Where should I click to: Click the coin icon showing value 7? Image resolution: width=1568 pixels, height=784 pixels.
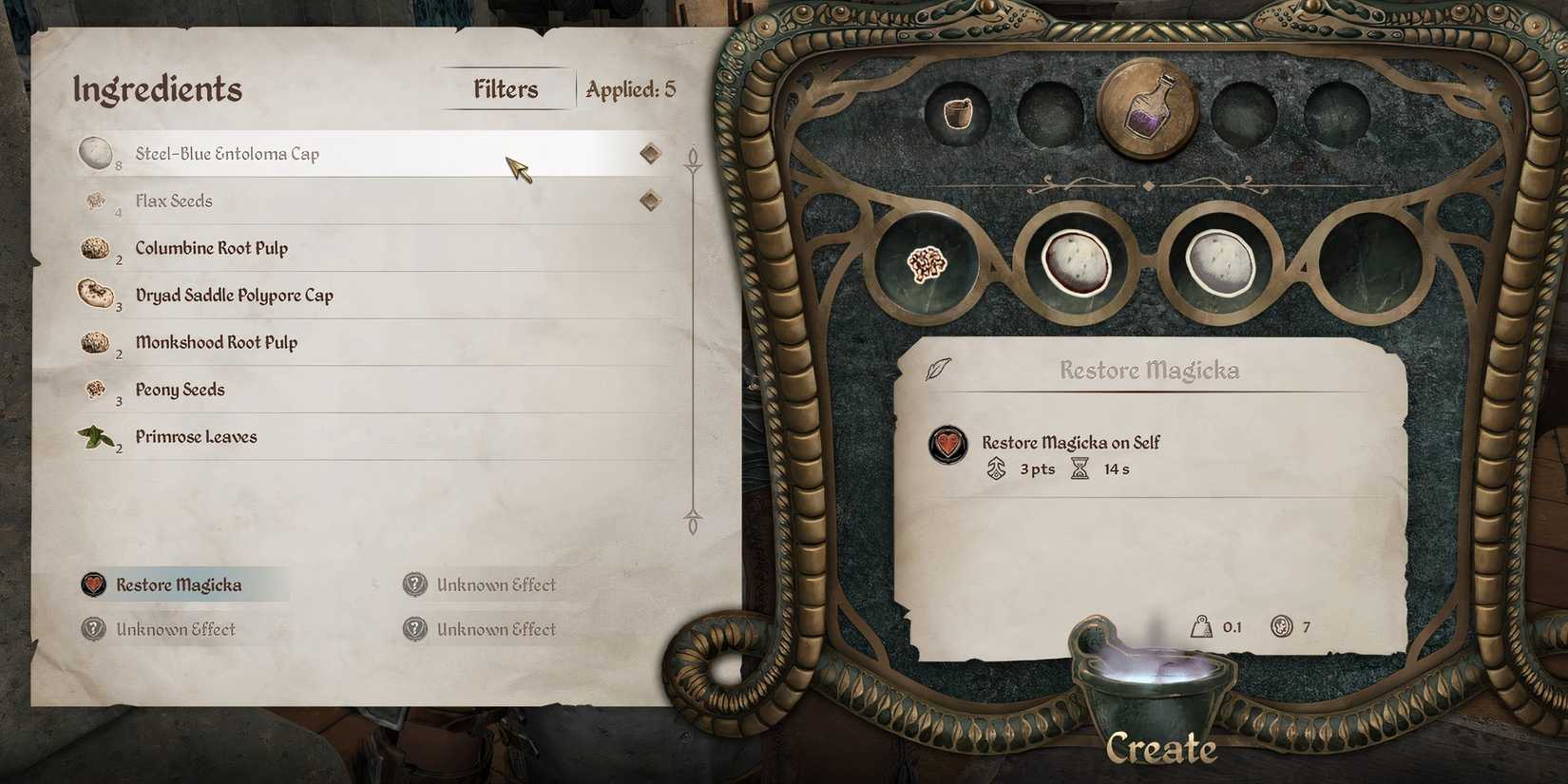pos(1283,626)
